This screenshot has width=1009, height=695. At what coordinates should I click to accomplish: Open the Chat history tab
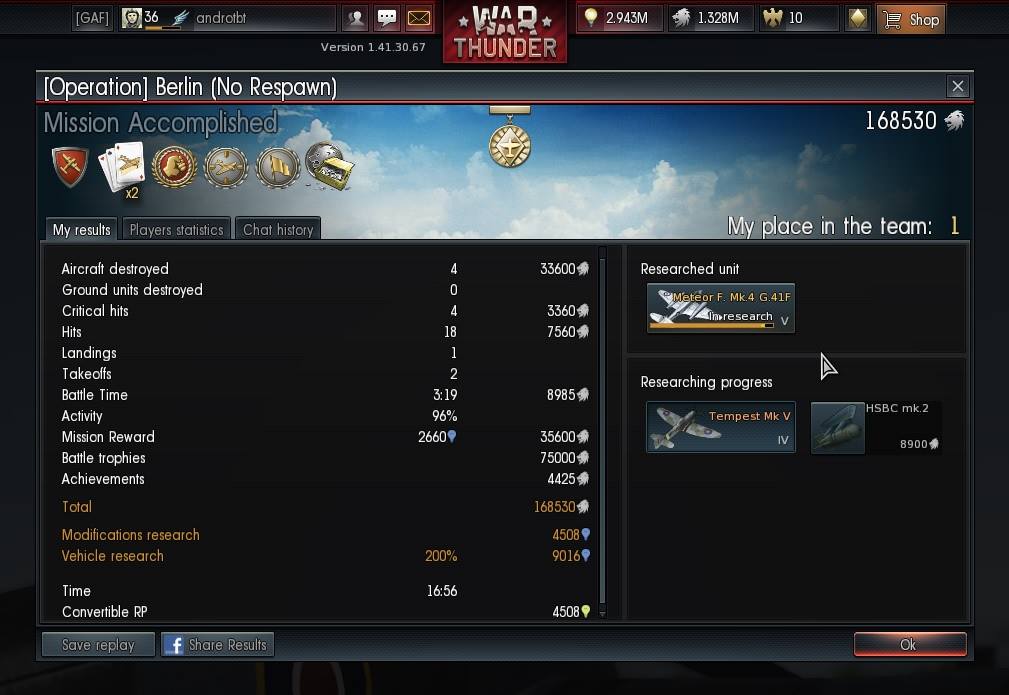click(x=278, y=229)
